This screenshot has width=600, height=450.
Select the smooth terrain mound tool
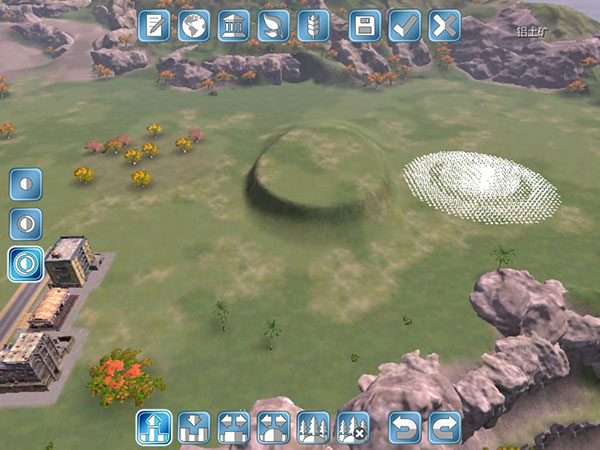click(274, 428)
